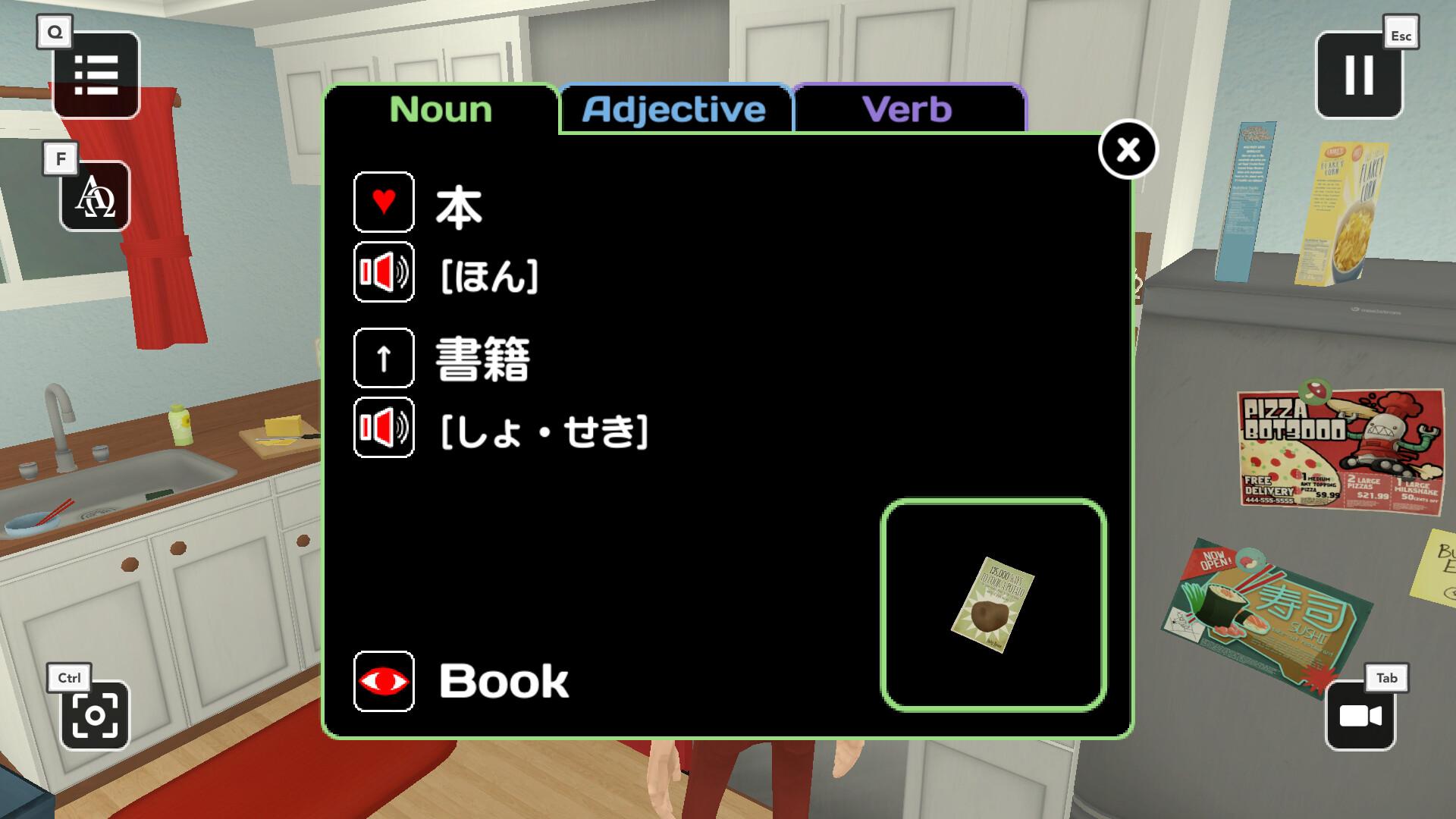Image resolution: width=1456 pixels, height=819 pixels.
Task: Select the 書籍 word entry
Action: point(483,359)
